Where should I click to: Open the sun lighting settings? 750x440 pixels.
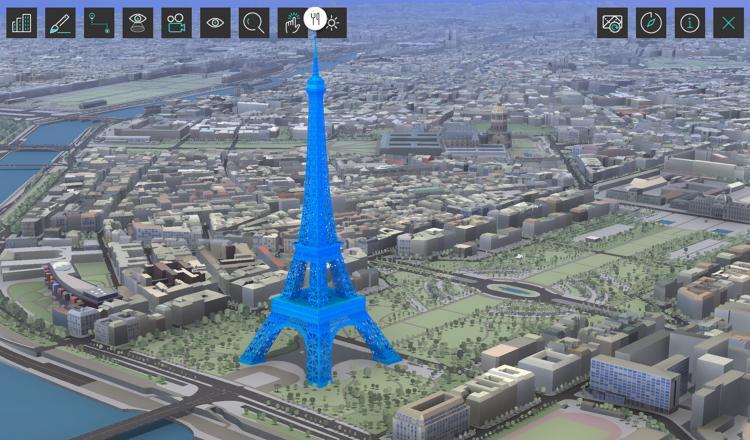(x=334, y=23)
